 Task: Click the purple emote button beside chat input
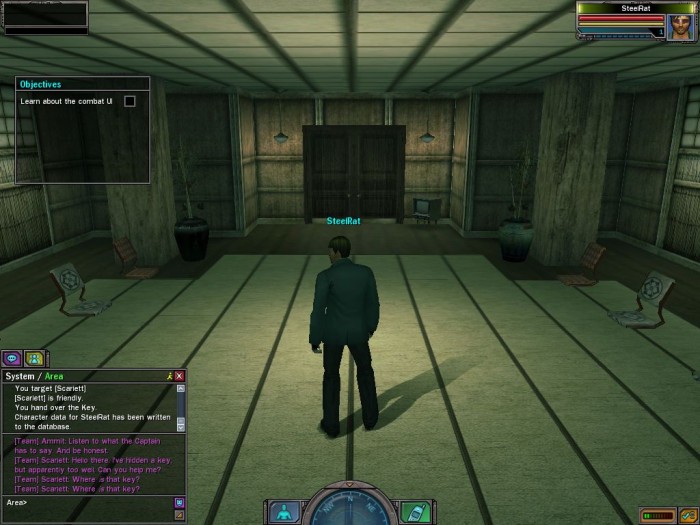[180, 501]
